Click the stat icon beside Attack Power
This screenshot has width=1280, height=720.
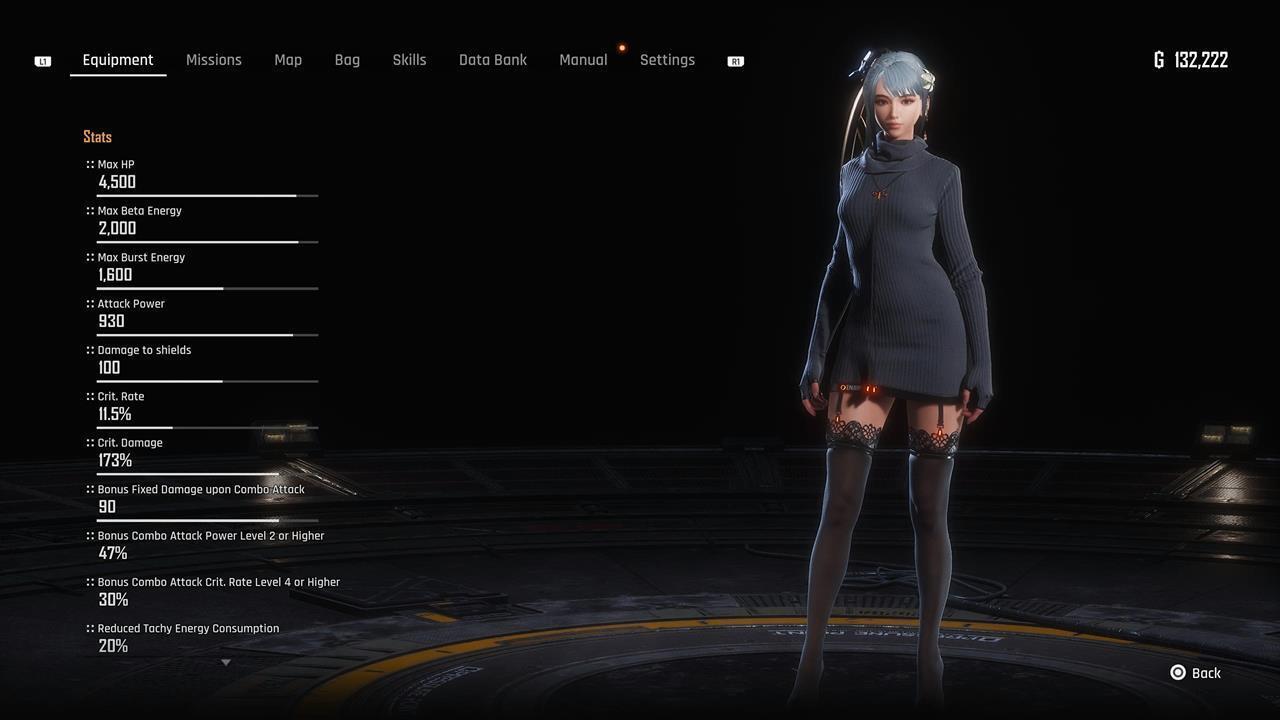coord(88,303)
